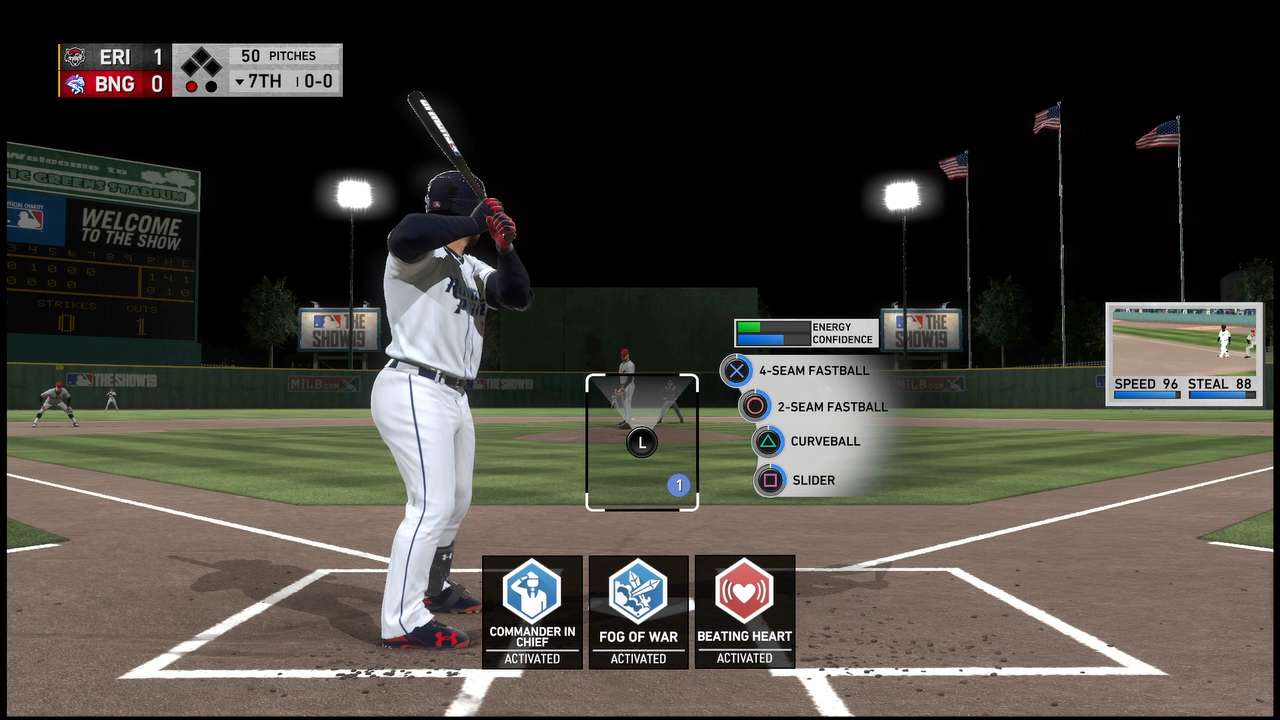The width and height of the screenshot is (1280, 720).
Task: Click the numbered pitch marker in the strike zone
Action: (x=679, y=486)
